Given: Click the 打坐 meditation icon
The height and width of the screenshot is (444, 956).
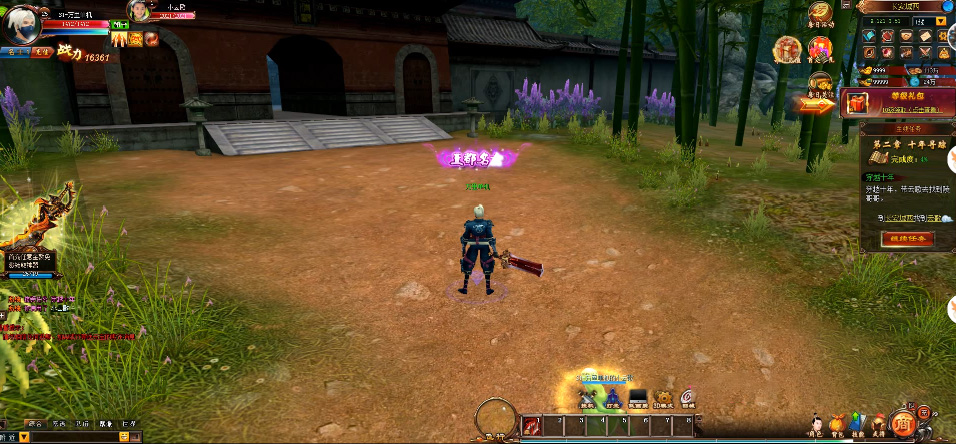Looking at the screenshot, I should tap(613, 398).
